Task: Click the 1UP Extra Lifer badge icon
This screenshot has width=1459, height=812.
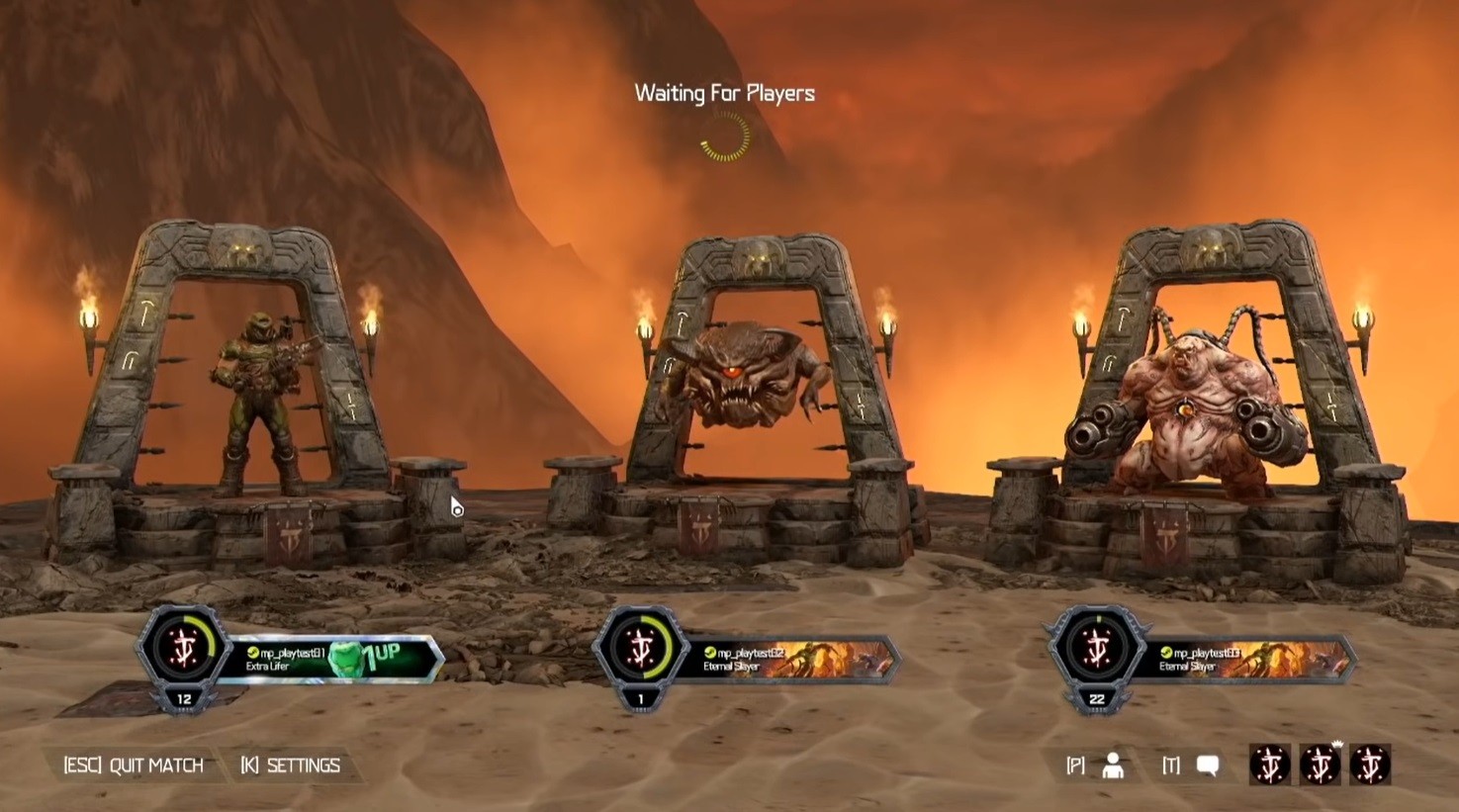Action: point(350,655)
